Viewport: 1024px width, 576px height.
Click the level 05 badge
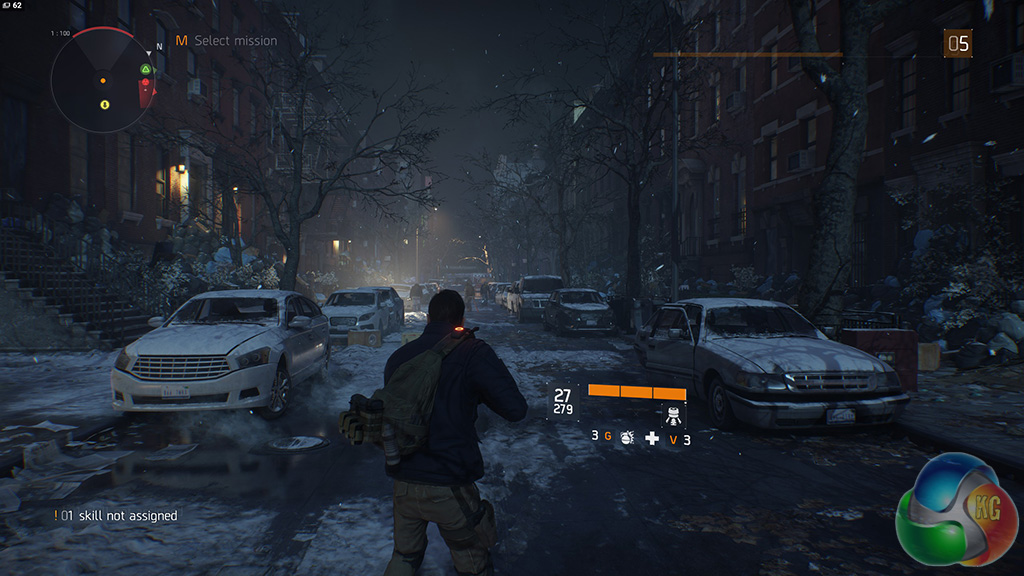pos(958,42)
